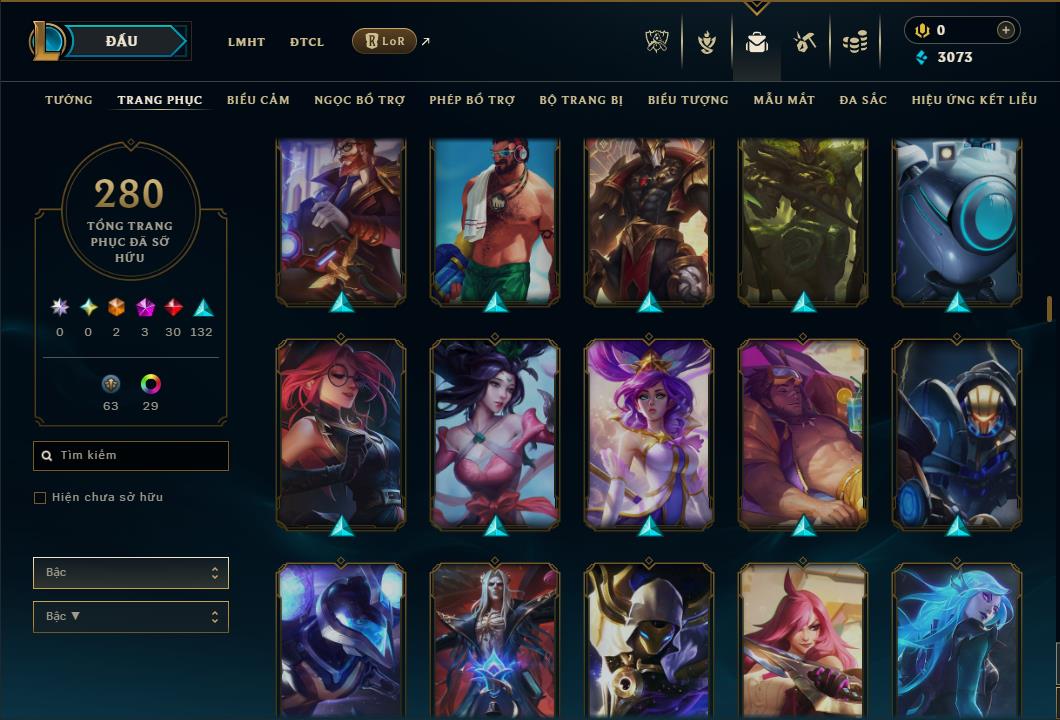Choose the purple-haired star skin card
Viewport: 1060px width, 720px height.
point(649,432)
